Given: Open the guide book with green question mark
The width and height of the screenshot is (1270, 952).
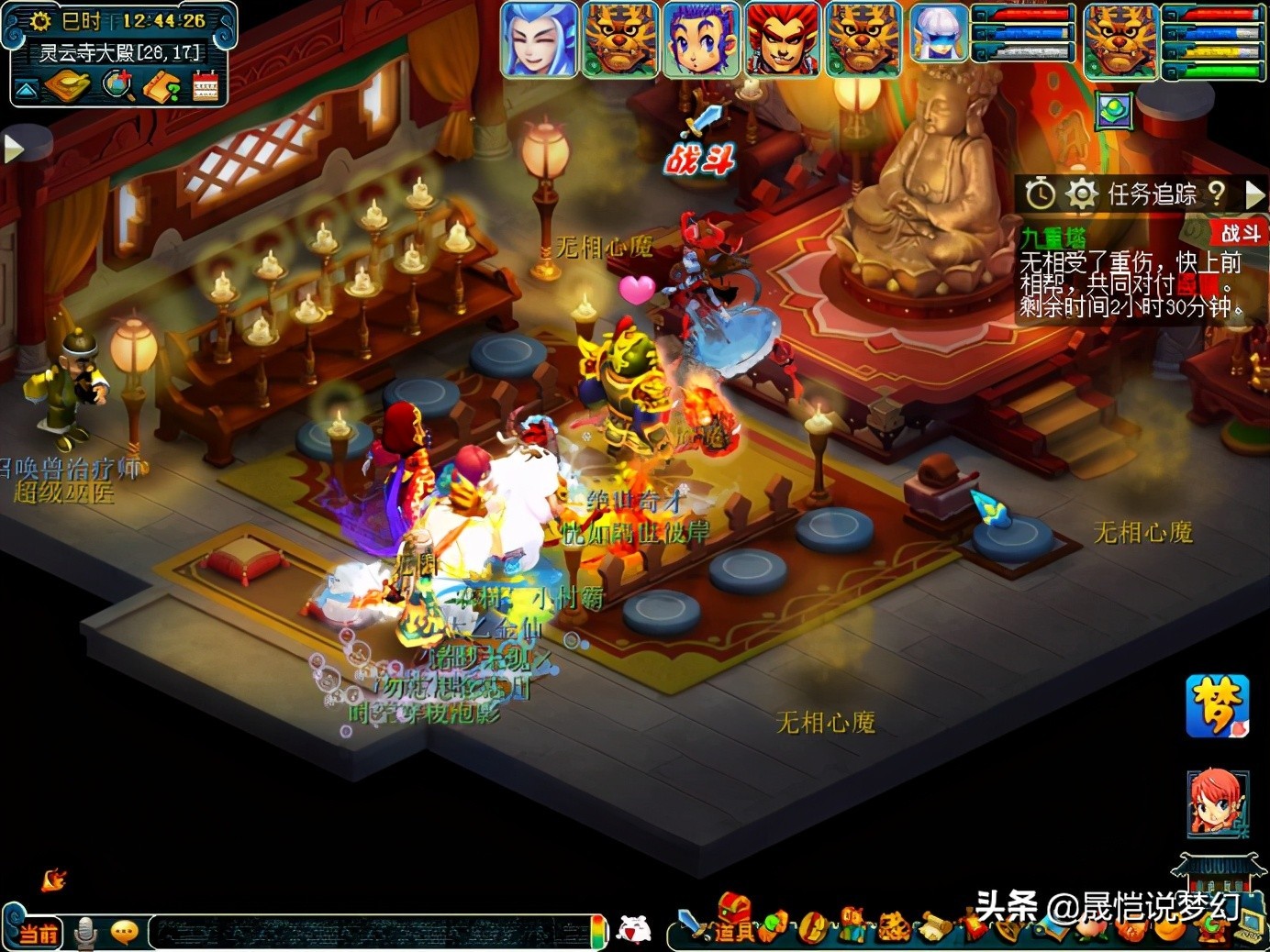Looking at the screenshot, I should point(162,88).
